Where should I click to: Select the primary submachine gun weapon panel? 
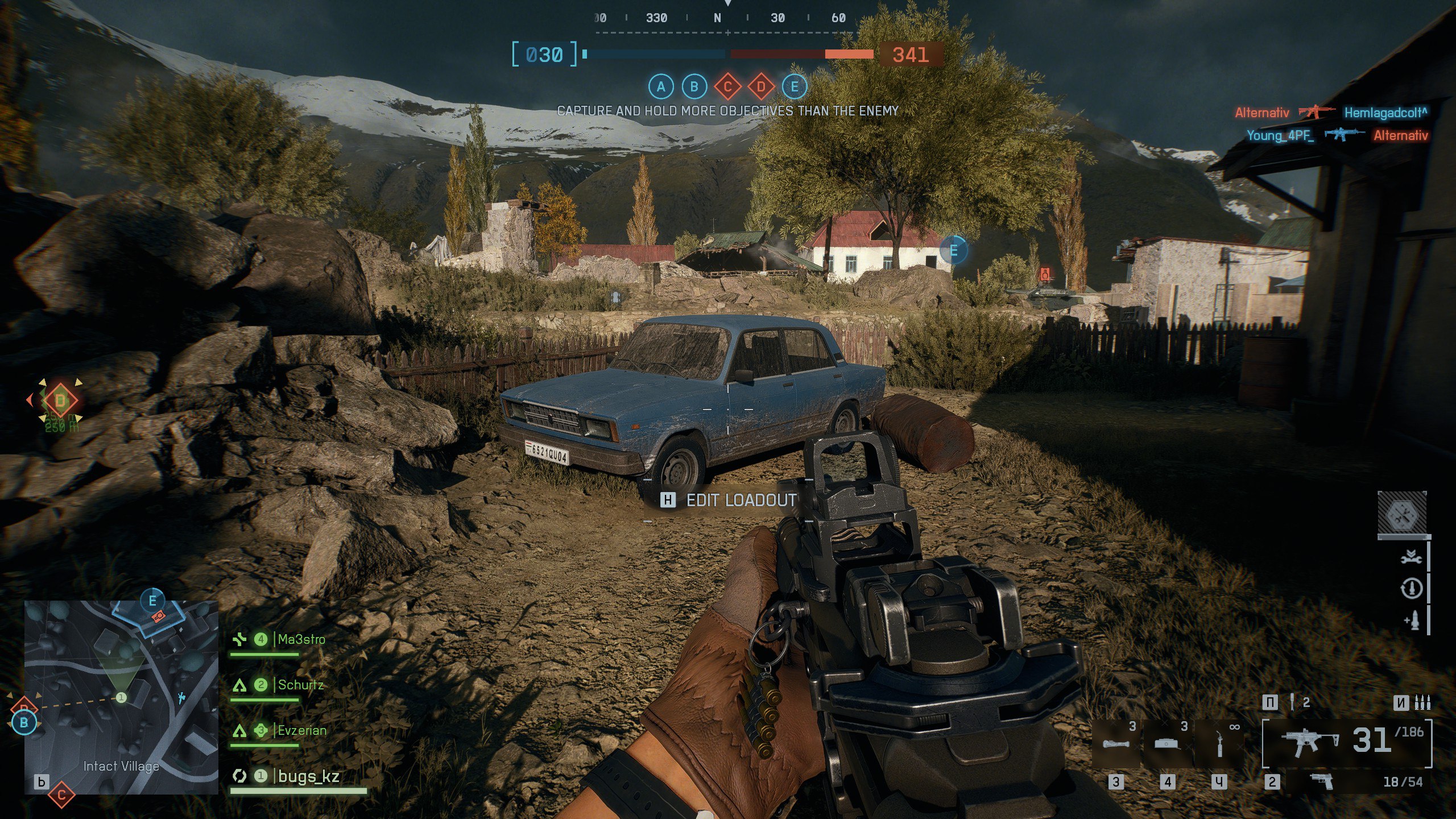coord(1347,742)
